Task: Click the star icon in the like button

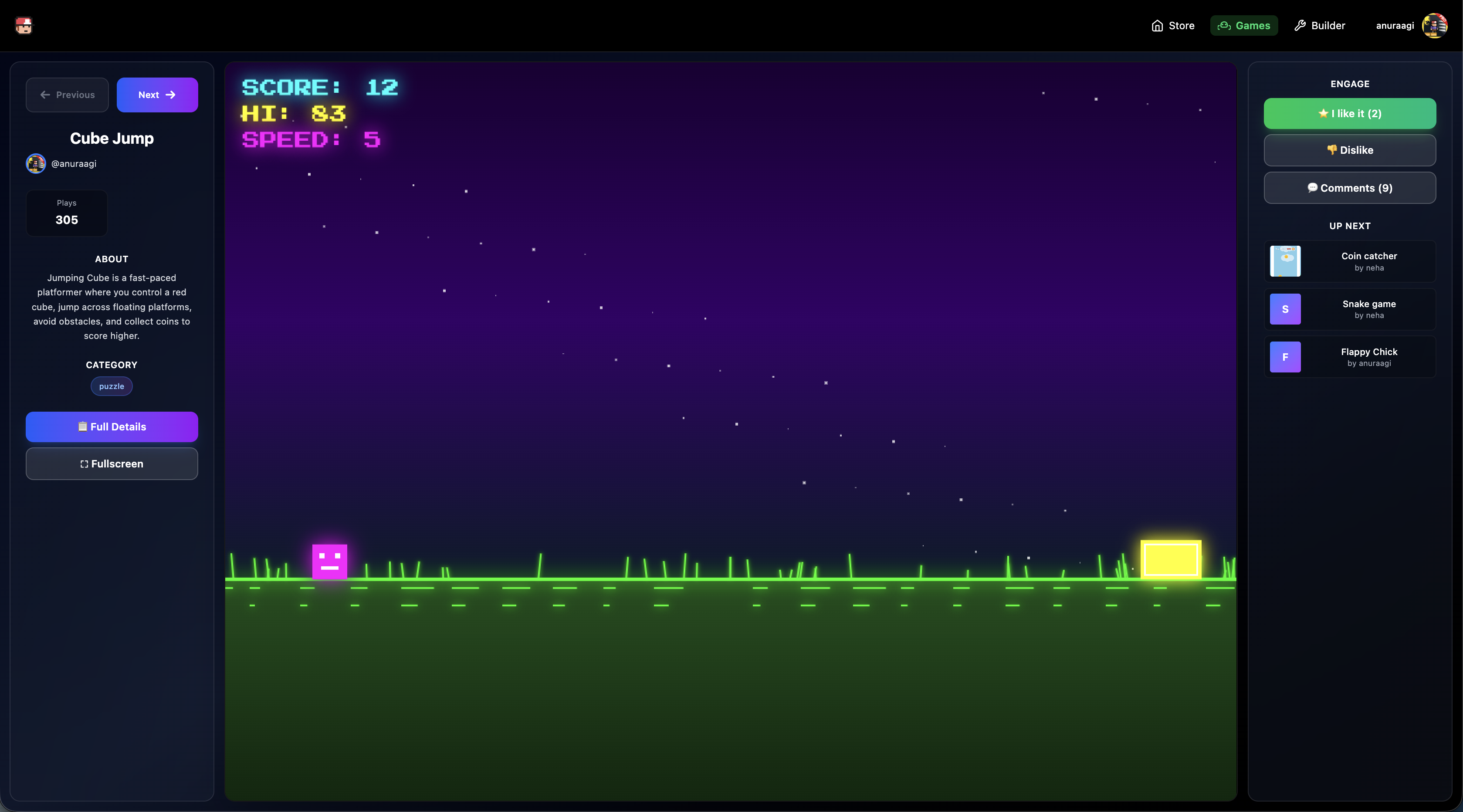Action: click(1323, 114)
